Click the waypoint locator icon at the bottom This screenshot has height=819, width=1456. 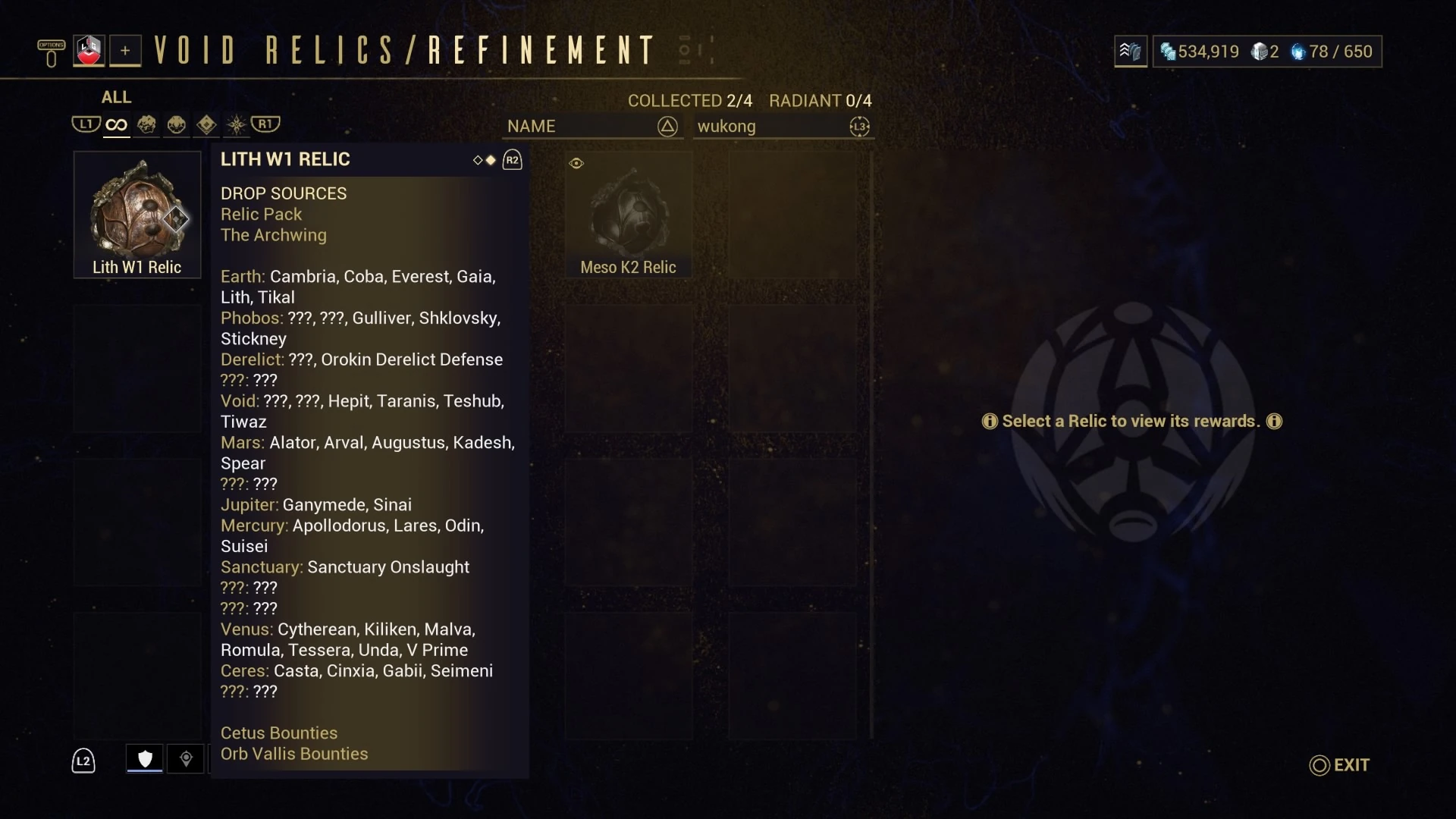[186, 758]
